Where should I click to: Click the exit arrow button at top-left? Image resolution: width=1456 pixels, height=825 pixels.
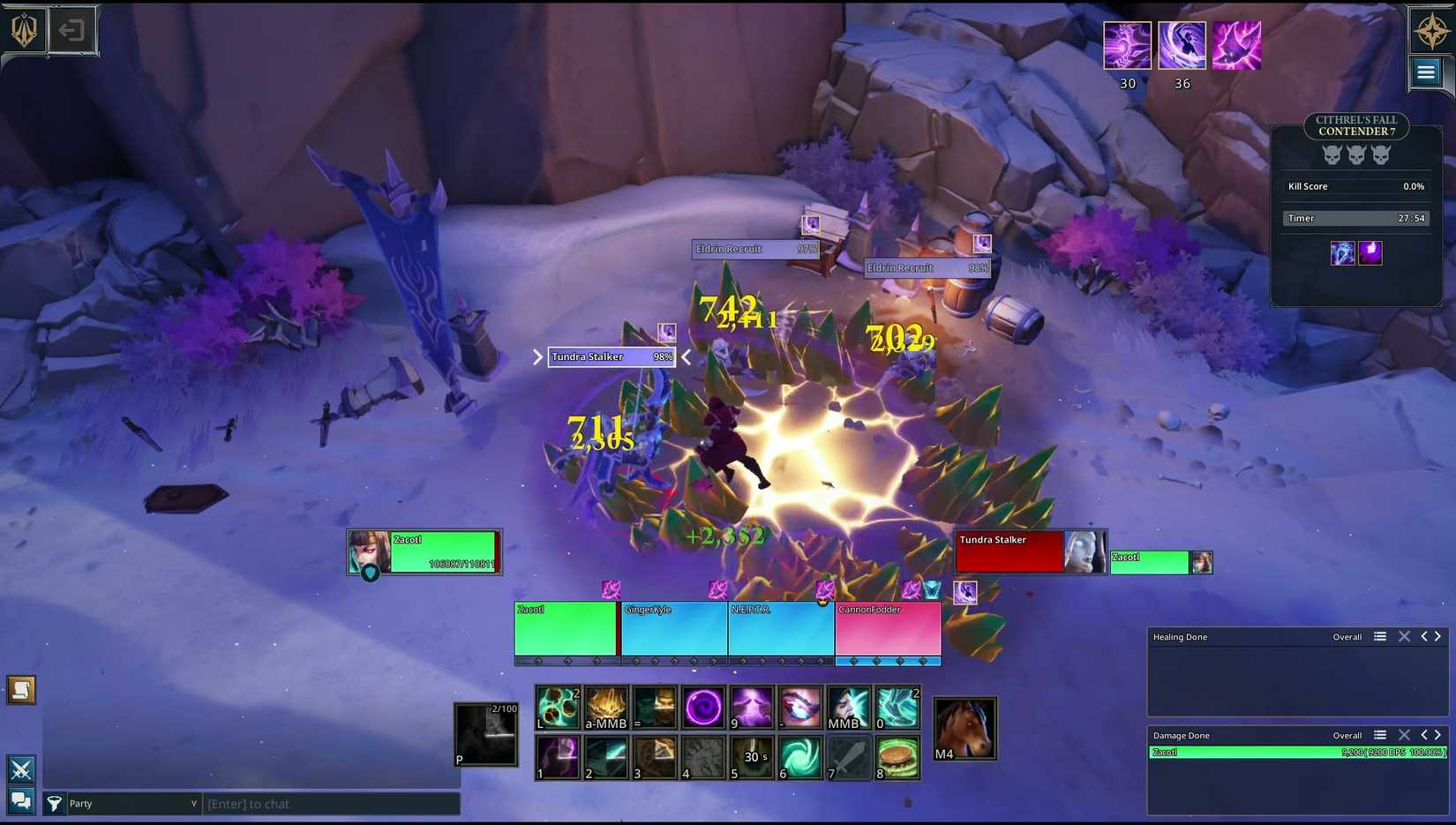click(71, 31)
